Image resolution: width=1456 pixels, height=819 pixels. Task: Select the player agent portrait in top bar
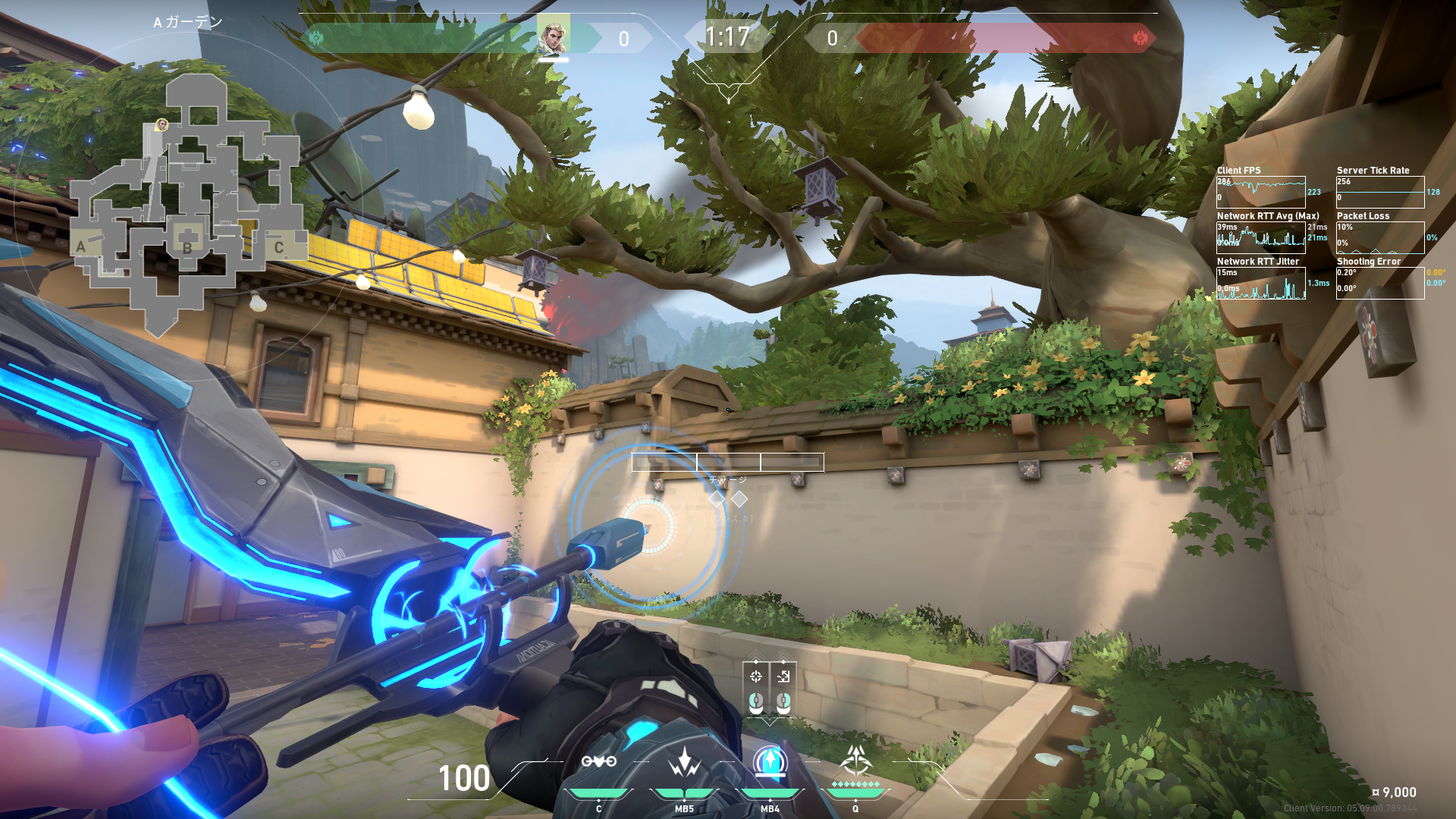[553, 36]
